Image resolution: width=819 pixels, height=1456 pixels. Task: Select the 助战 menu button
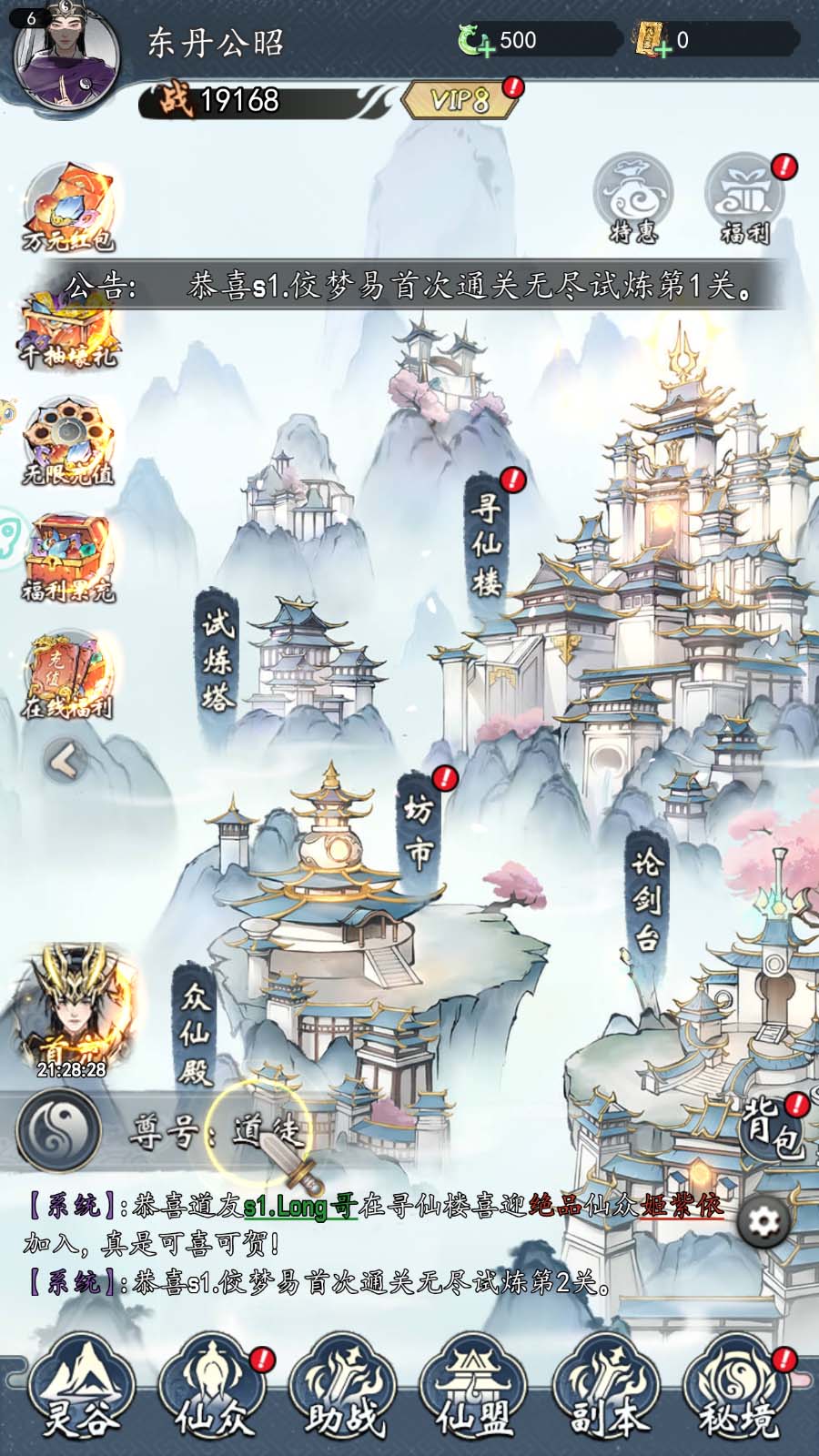pyautogui.click(x=344, y=1390)
